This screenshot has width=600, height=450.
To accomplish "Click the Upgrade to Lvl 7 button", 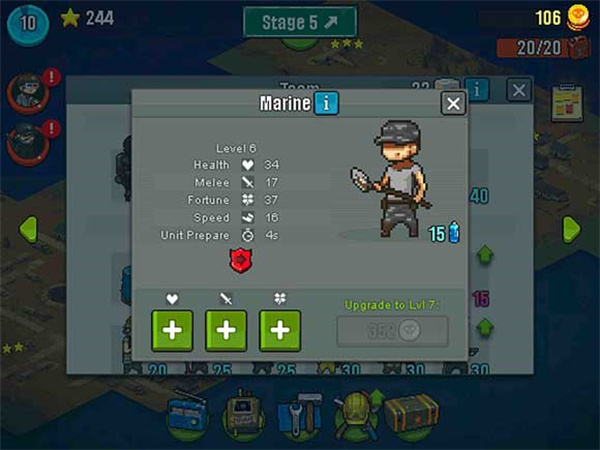I will [391, 331].
